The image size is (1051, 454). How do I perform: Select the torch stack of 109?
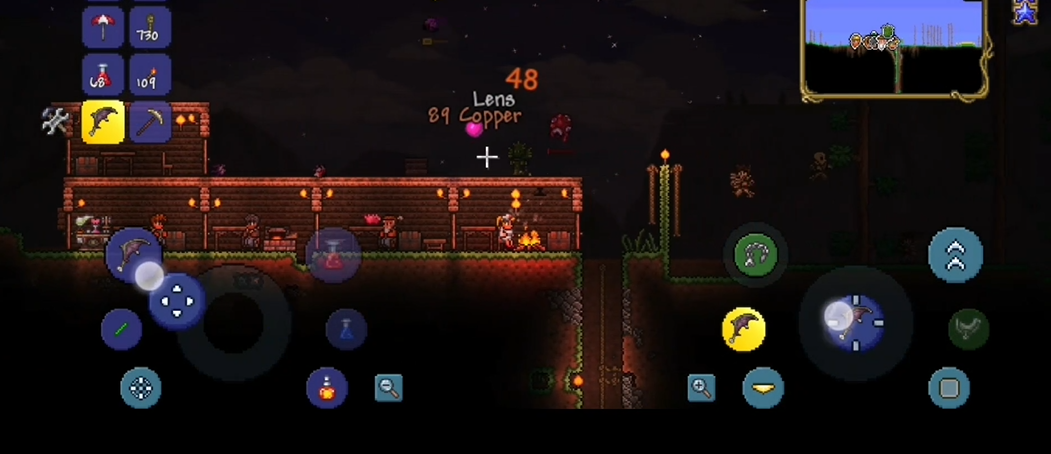coord(149,75)
